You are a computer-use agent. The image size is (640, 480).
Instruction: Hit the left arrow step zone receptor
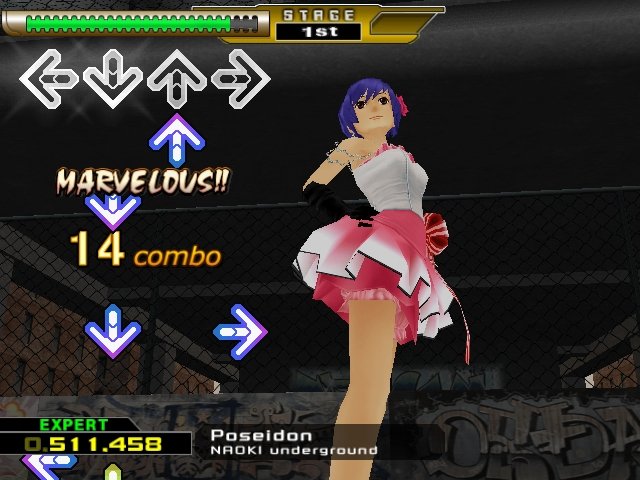coord(49,77)
